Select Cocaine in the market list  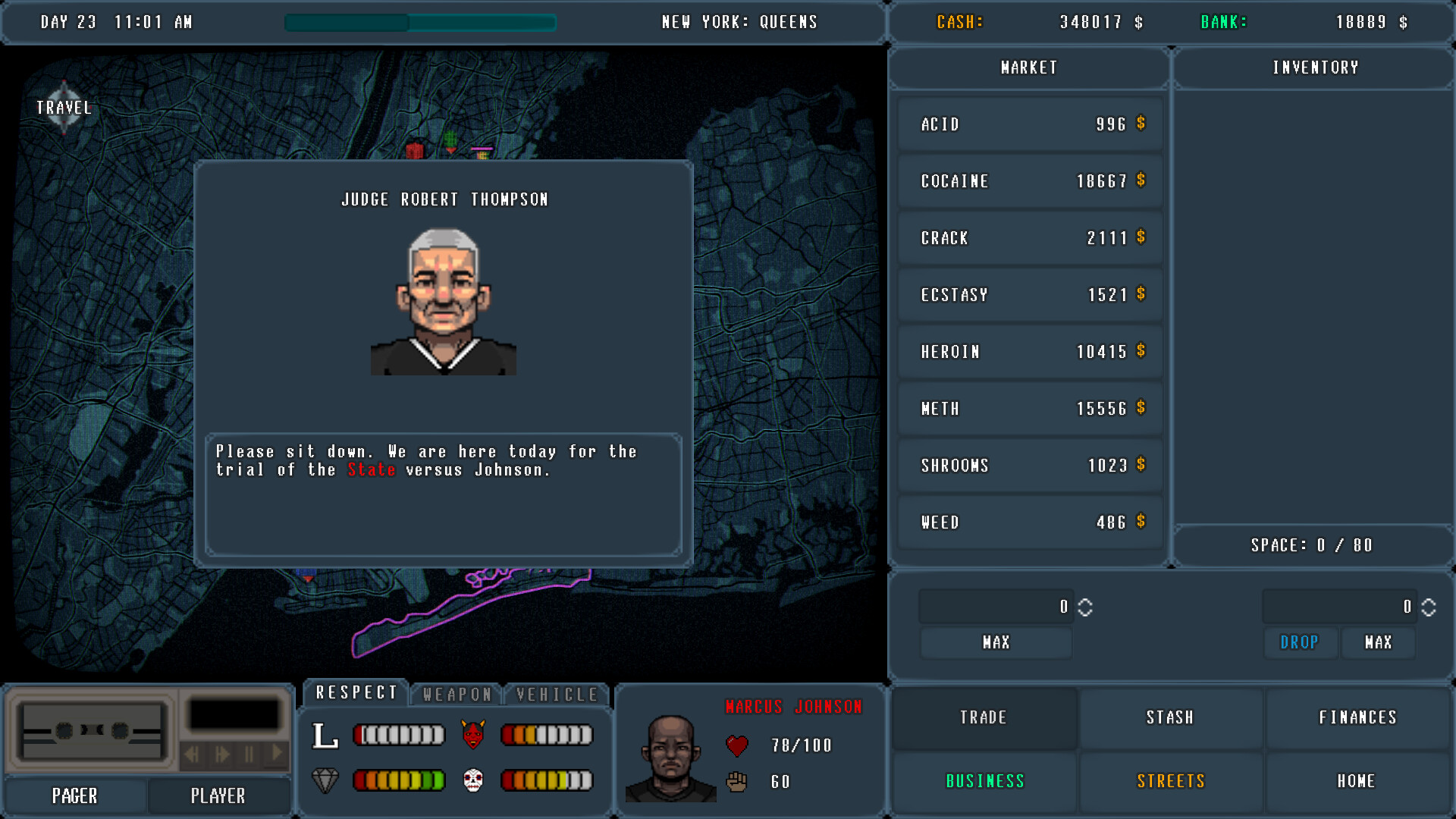[1029, 180]
